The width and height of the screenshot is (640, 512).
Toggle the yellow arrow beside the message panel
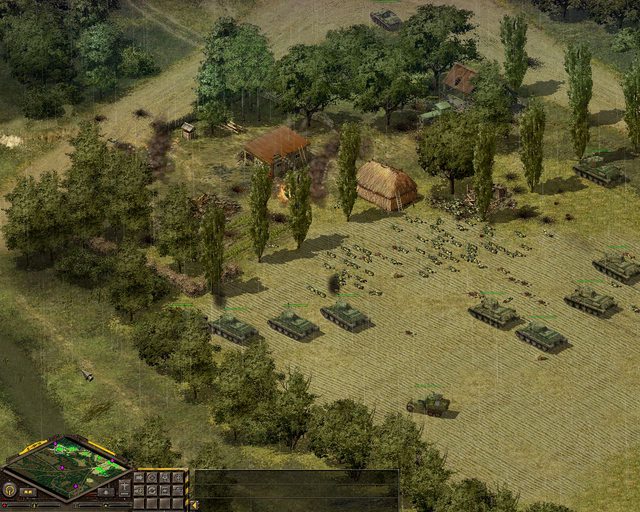click(x=193, y=505)
